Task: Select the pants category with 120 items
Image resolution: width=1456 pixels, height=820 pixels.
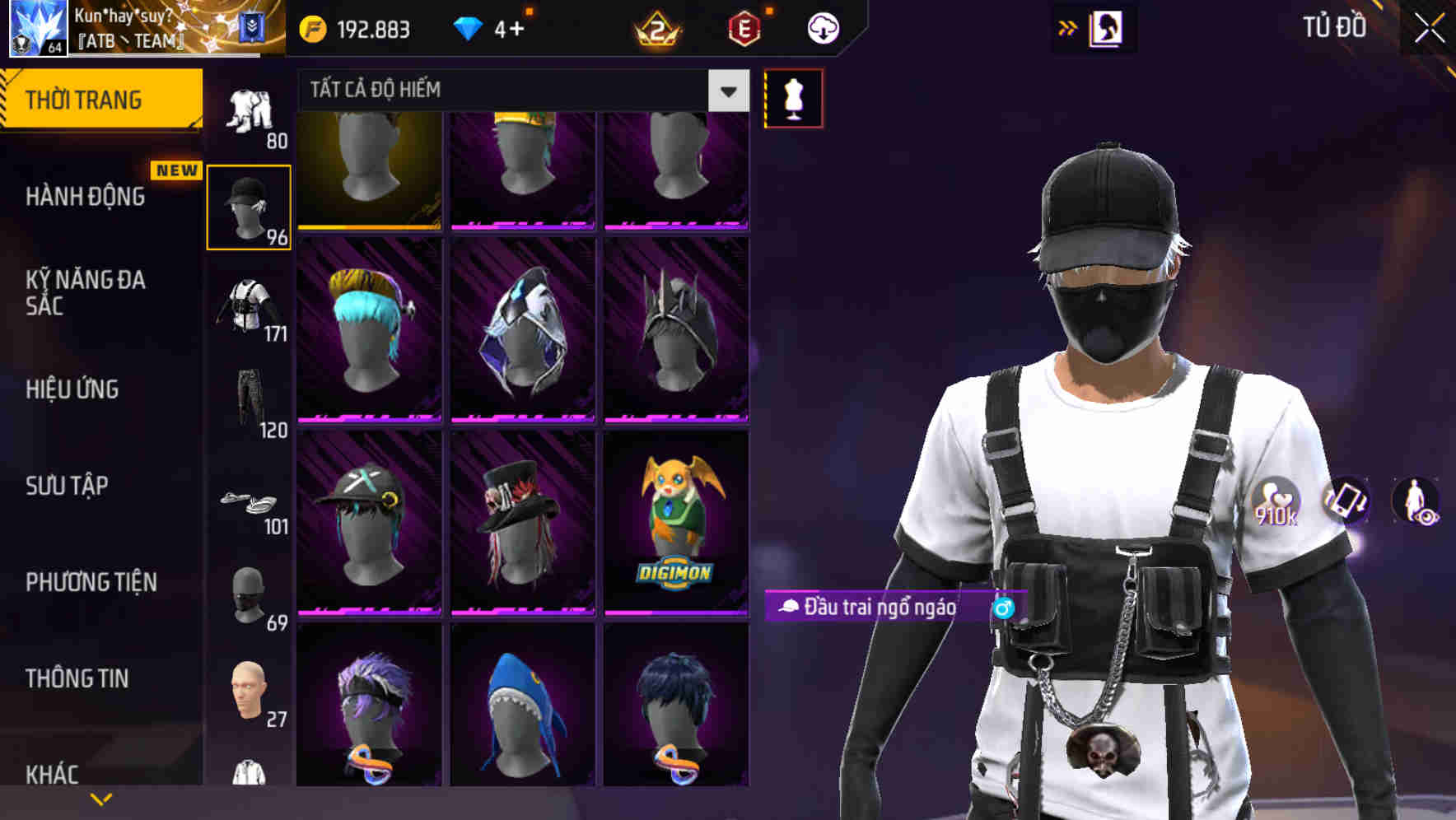Action: click(x=250, y=403)
